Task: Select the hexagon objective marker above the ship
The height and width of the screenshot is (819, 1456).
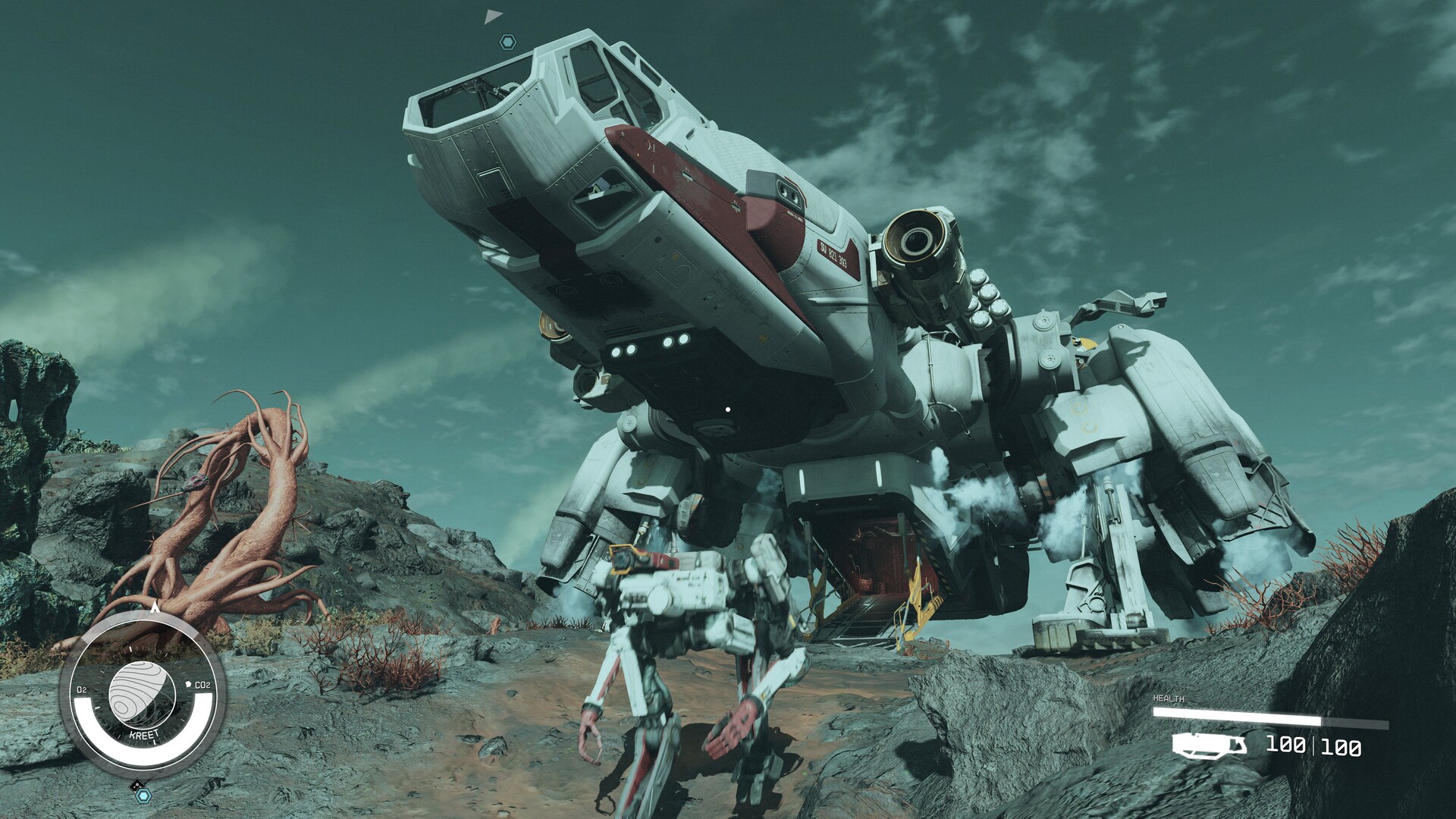Action: click(508, 42)
